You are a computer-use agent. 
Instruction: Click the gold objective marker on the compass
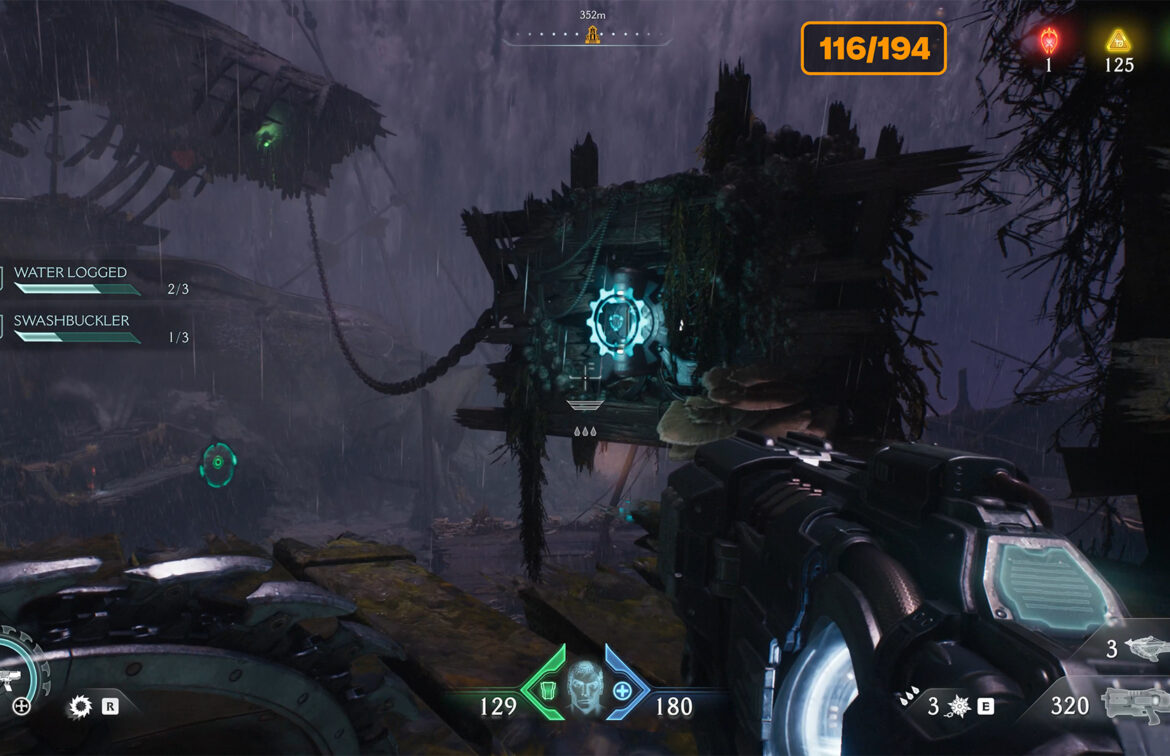coord(592,36)
